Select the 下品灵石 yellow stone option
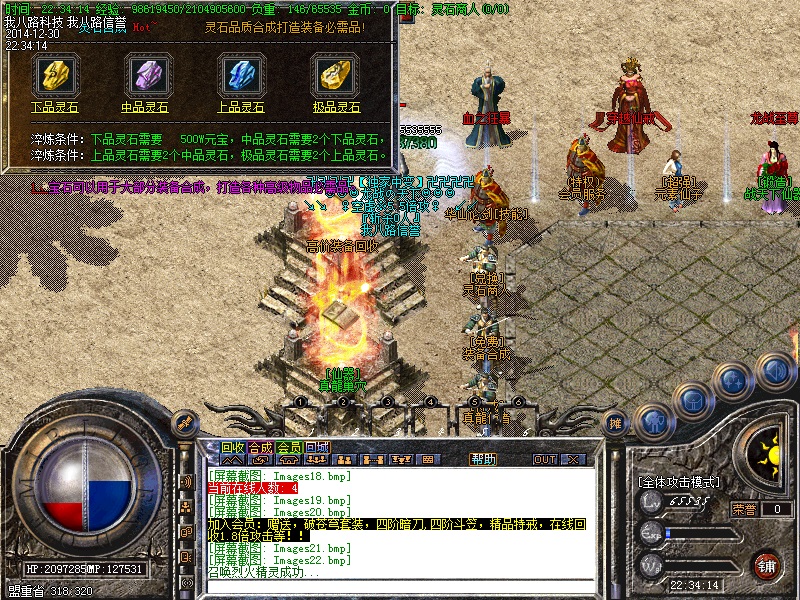The image size is (800, 600). (x=54, y=78)
